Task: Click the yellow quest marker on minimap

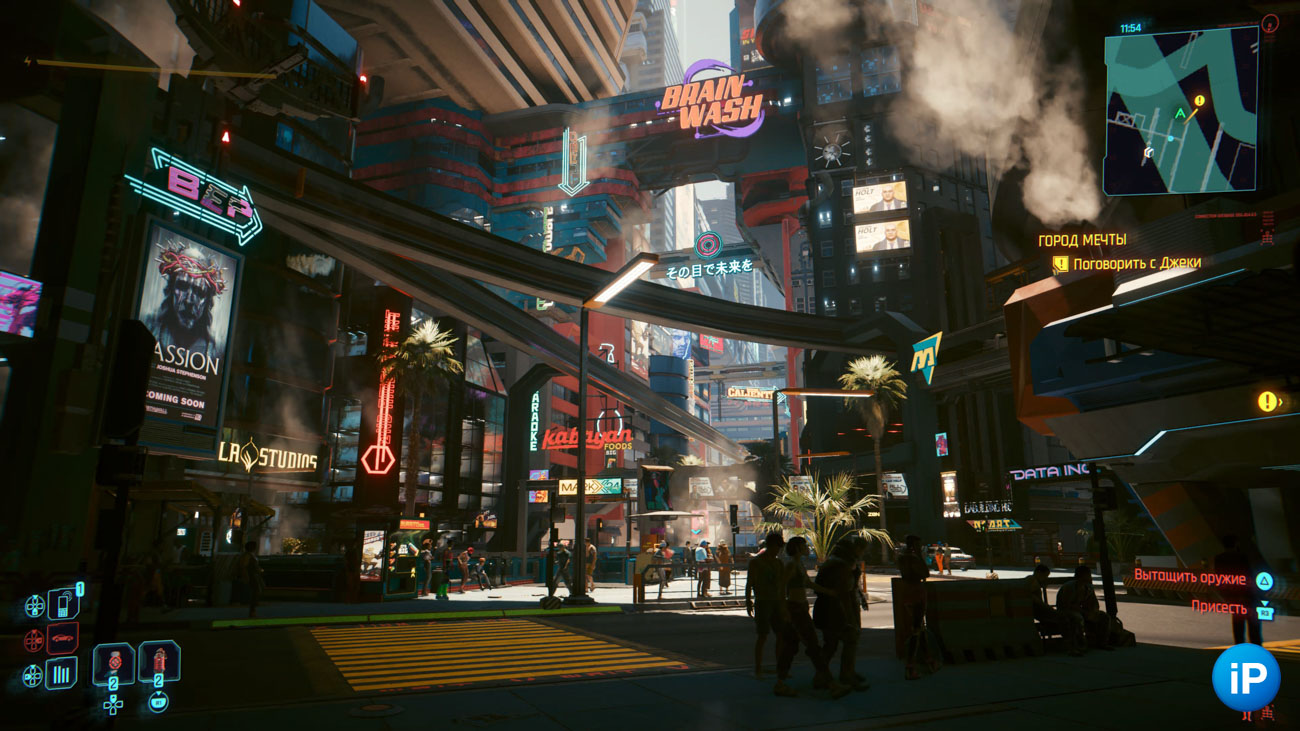Action: click(1198, 101)
